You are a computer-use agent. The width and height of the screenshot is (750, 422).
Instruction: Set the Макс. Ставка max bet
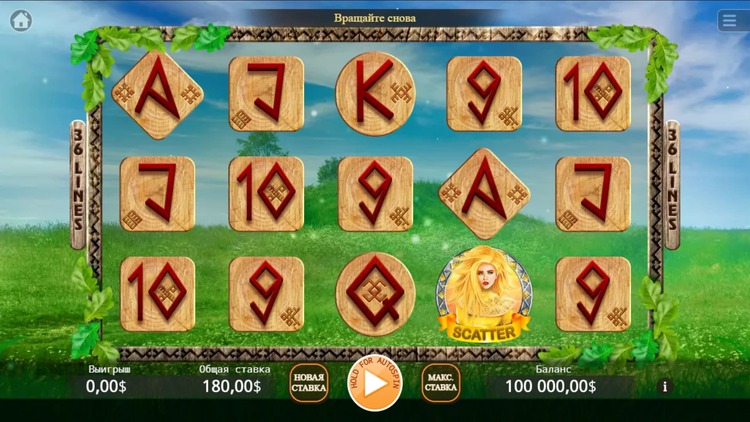click(x=440, y=383)
